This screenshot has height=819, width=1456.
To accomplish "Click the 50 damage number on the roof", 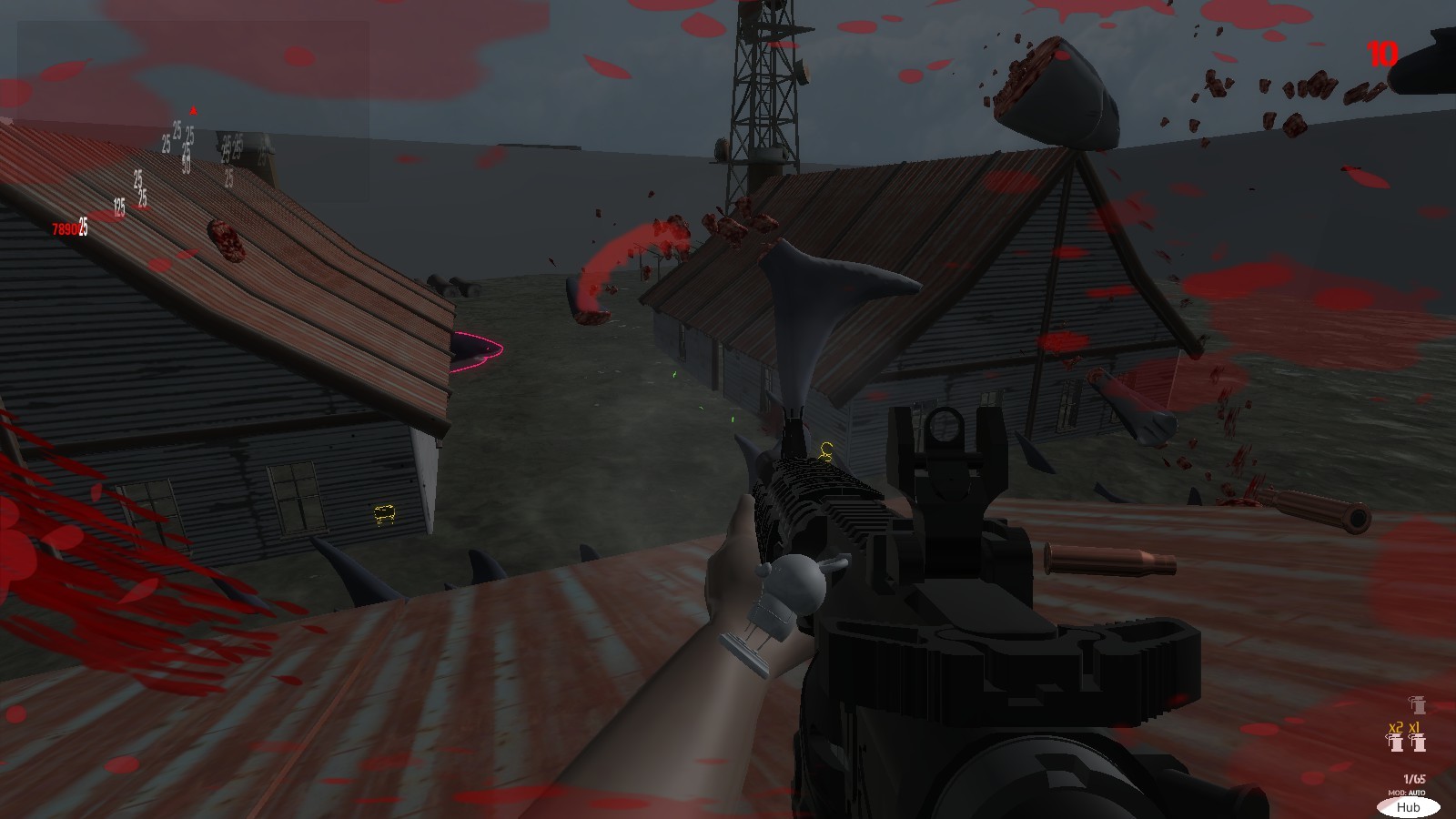I will pos(187,164).
